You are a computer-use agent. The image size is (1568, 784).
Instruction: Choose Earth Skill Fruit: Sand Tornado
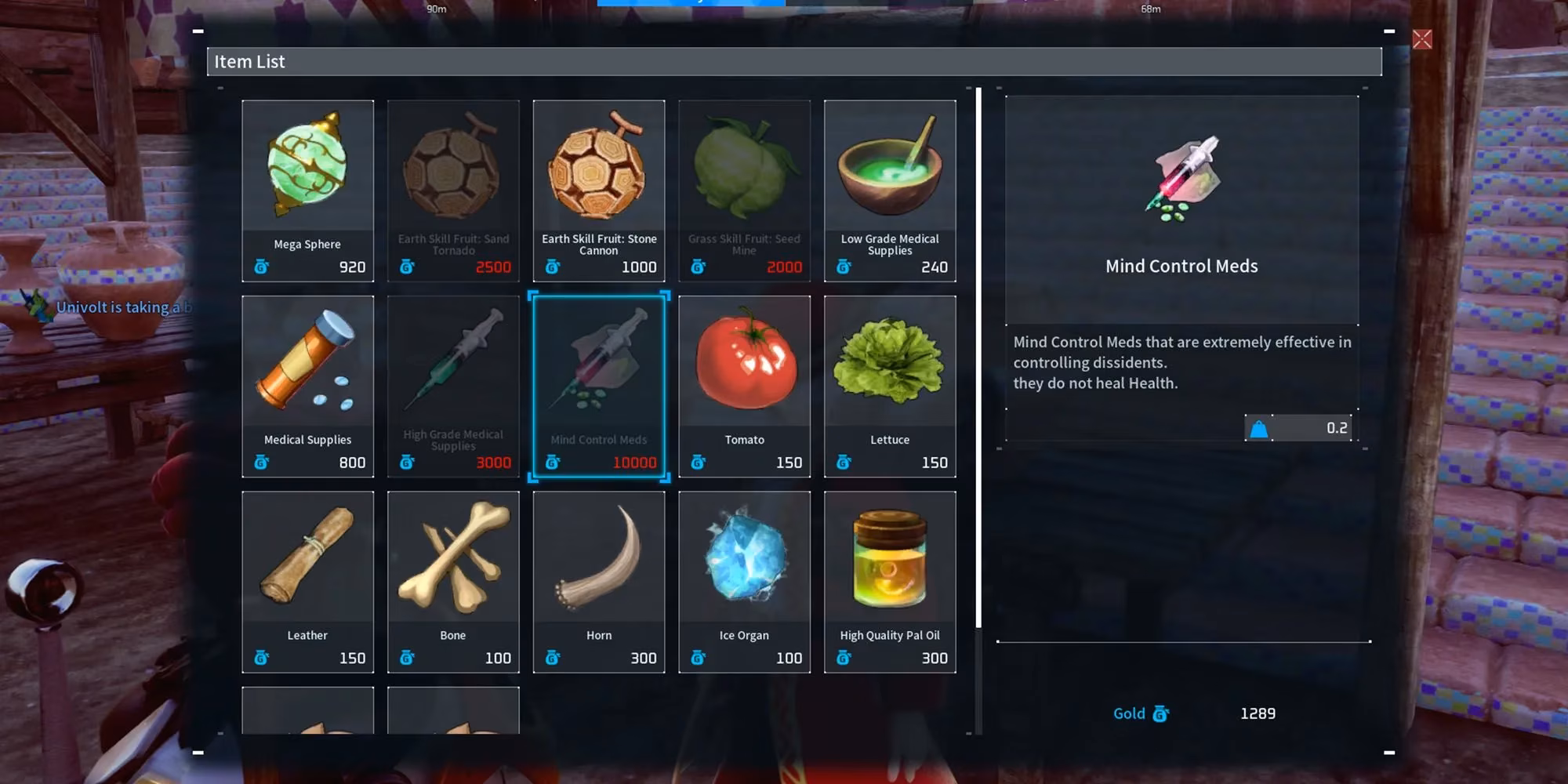coord(453,191)
